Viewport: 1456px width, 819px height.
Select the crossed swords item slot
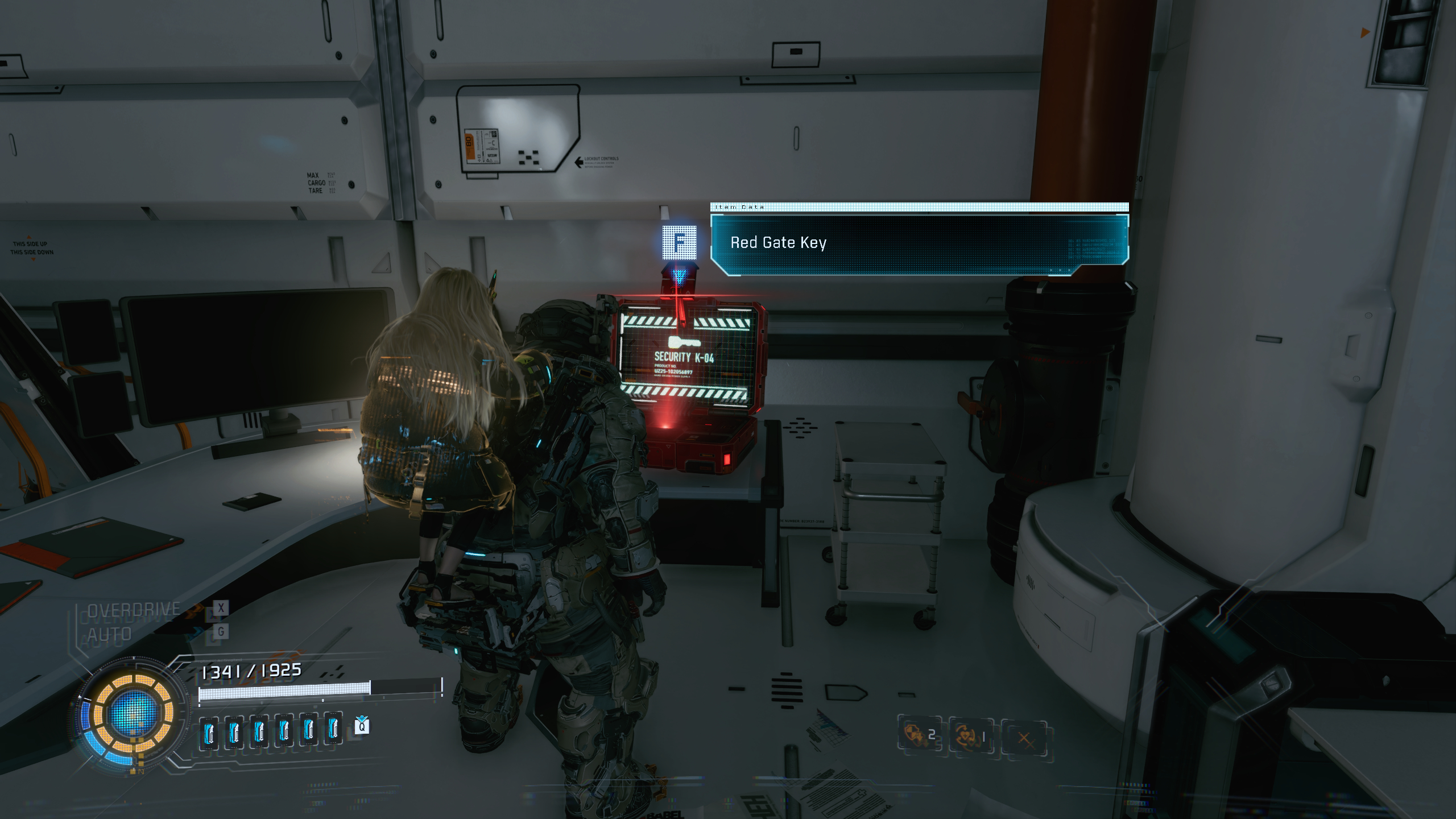tap(1024, 738)
